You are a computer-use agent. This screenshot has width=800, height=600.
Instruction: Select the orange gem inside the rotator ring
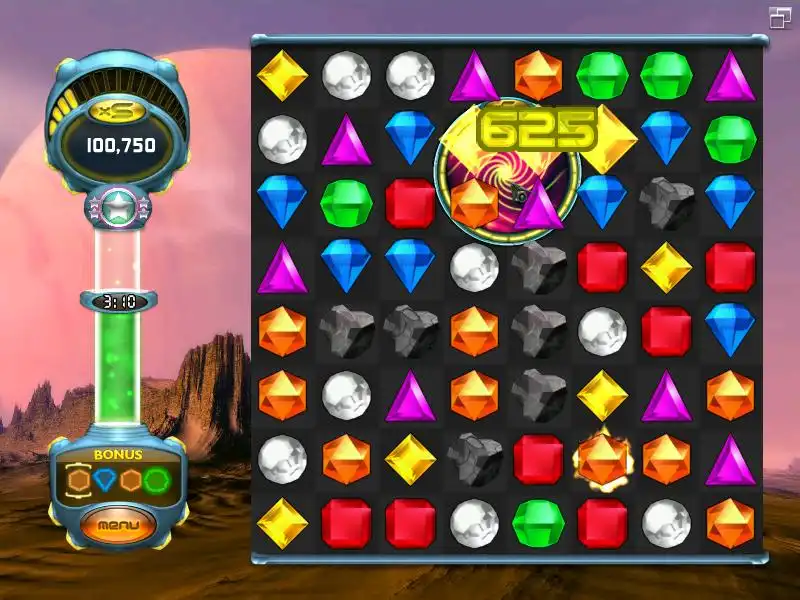[x=474, y=202]
